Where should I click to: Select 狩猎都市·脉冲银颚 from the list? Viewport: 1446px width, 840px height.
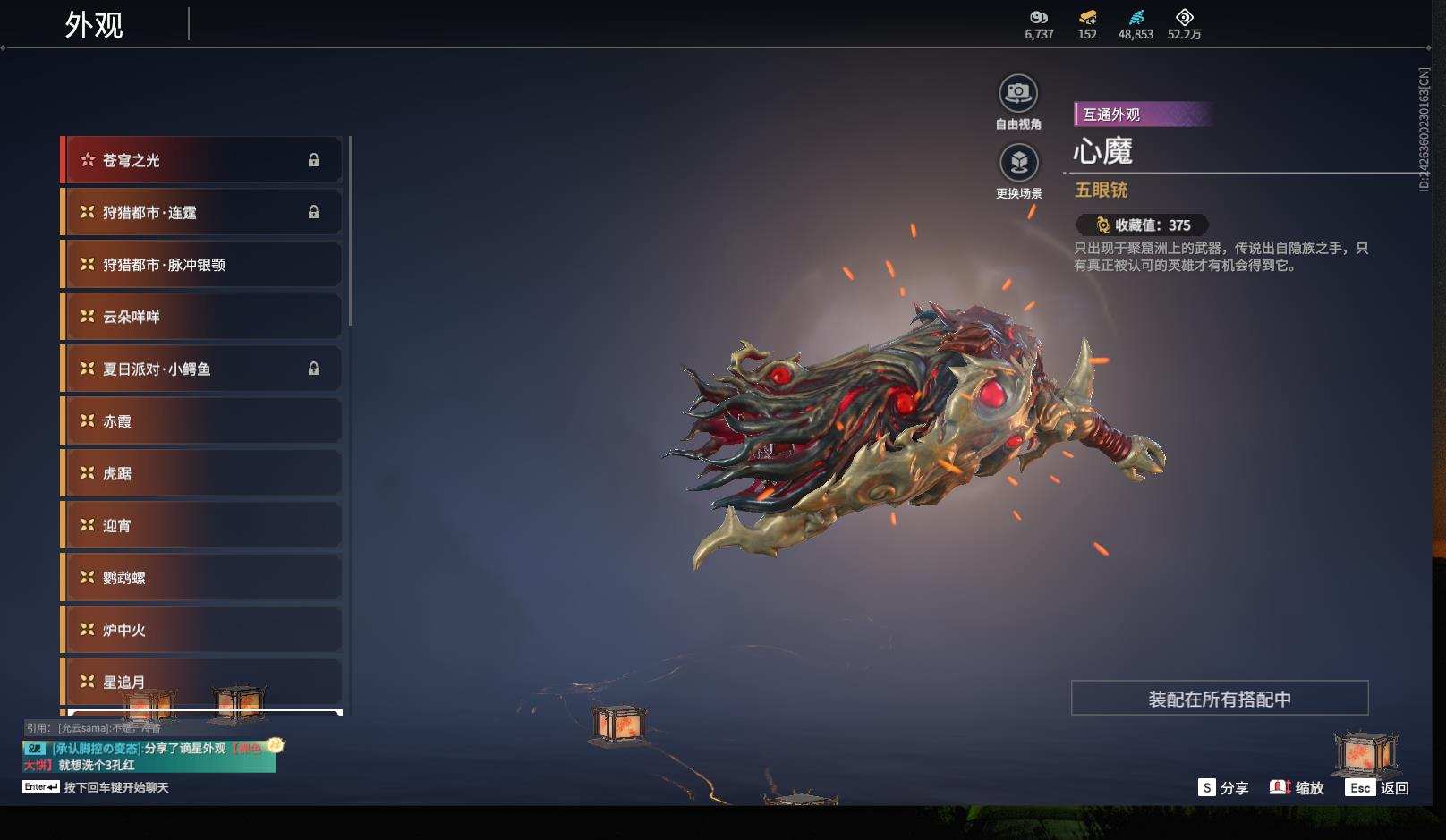point(201,265)
